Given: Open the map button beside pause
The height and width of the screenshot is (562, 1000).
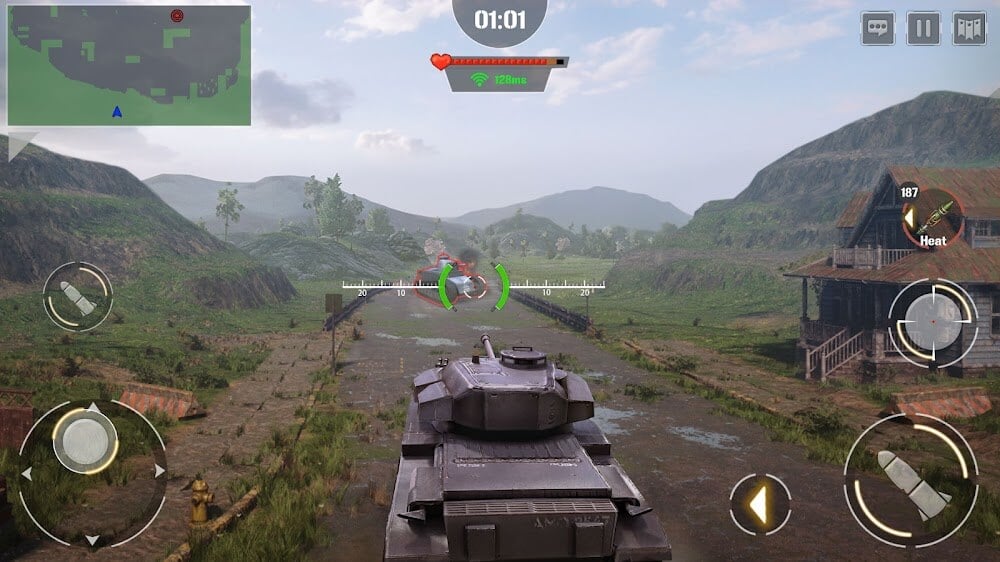Looking at the screenshot, I should pyautogui.click(x=969, y=28).
